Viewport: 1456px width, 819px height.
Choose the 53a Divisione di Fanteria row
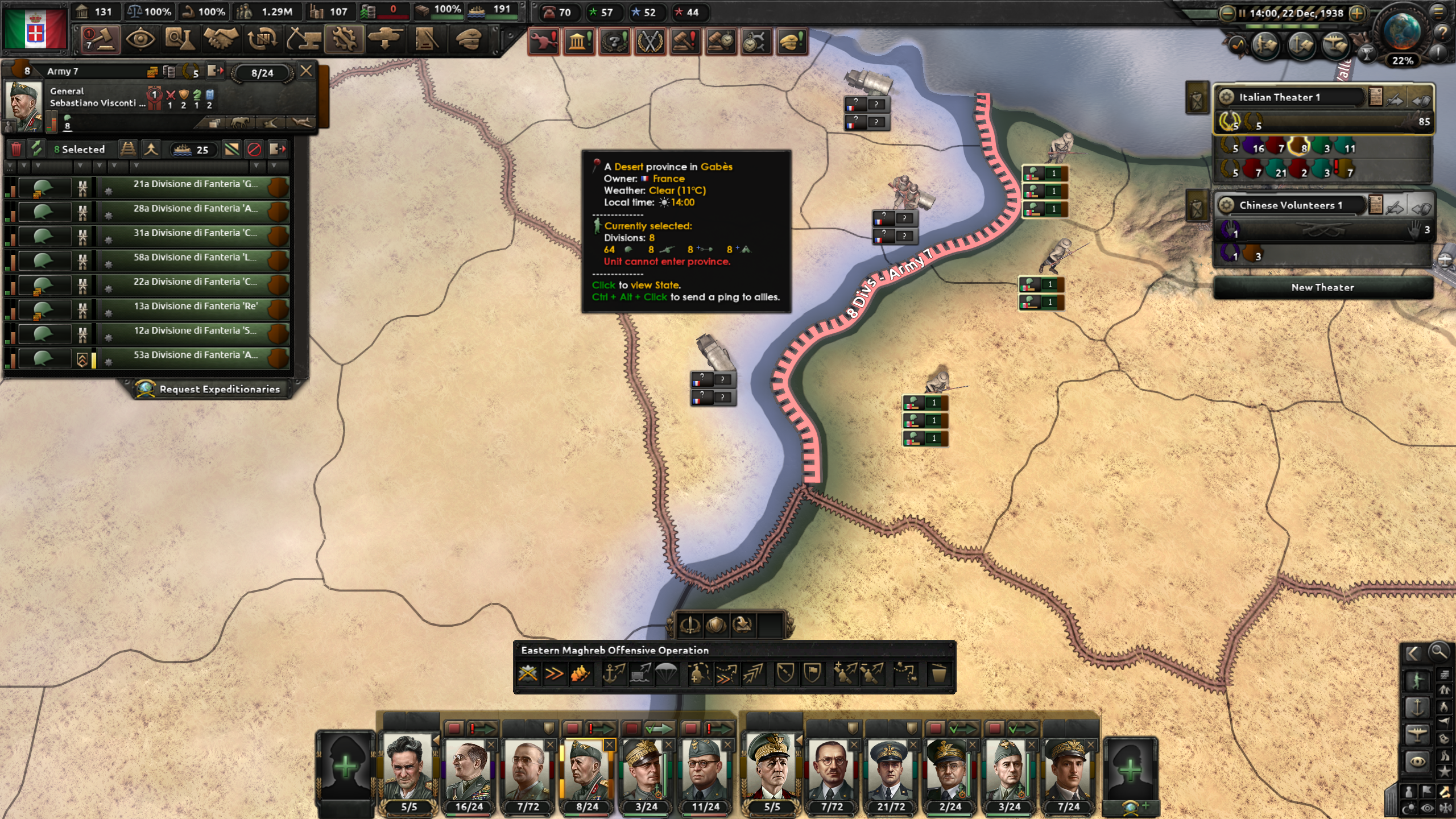point(192,355)
